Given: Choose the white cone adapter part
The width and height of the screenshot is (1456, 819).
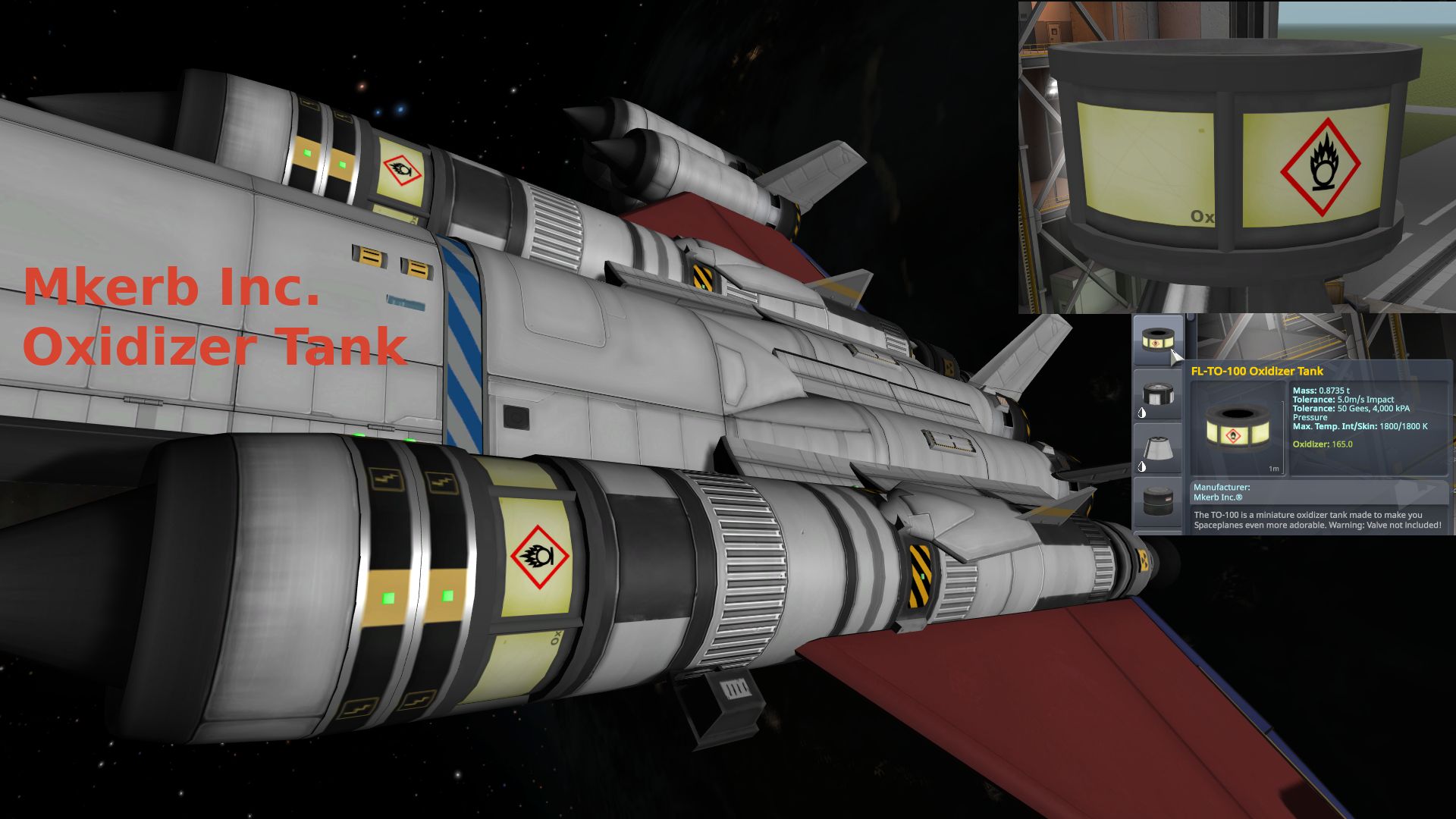Looking at the screenshot, I should click(1157, 449).
